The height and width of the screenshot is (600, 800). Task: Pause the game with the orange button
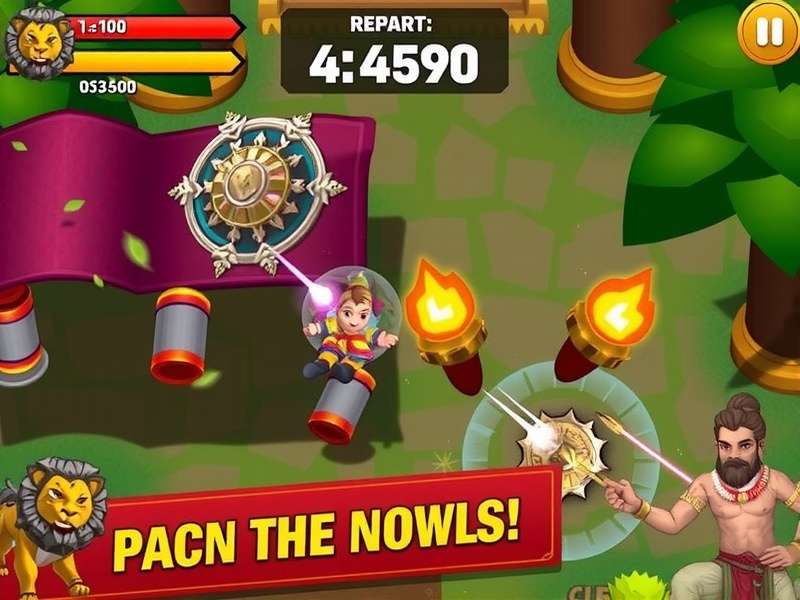pyautogui.click(x=768, y=34)
